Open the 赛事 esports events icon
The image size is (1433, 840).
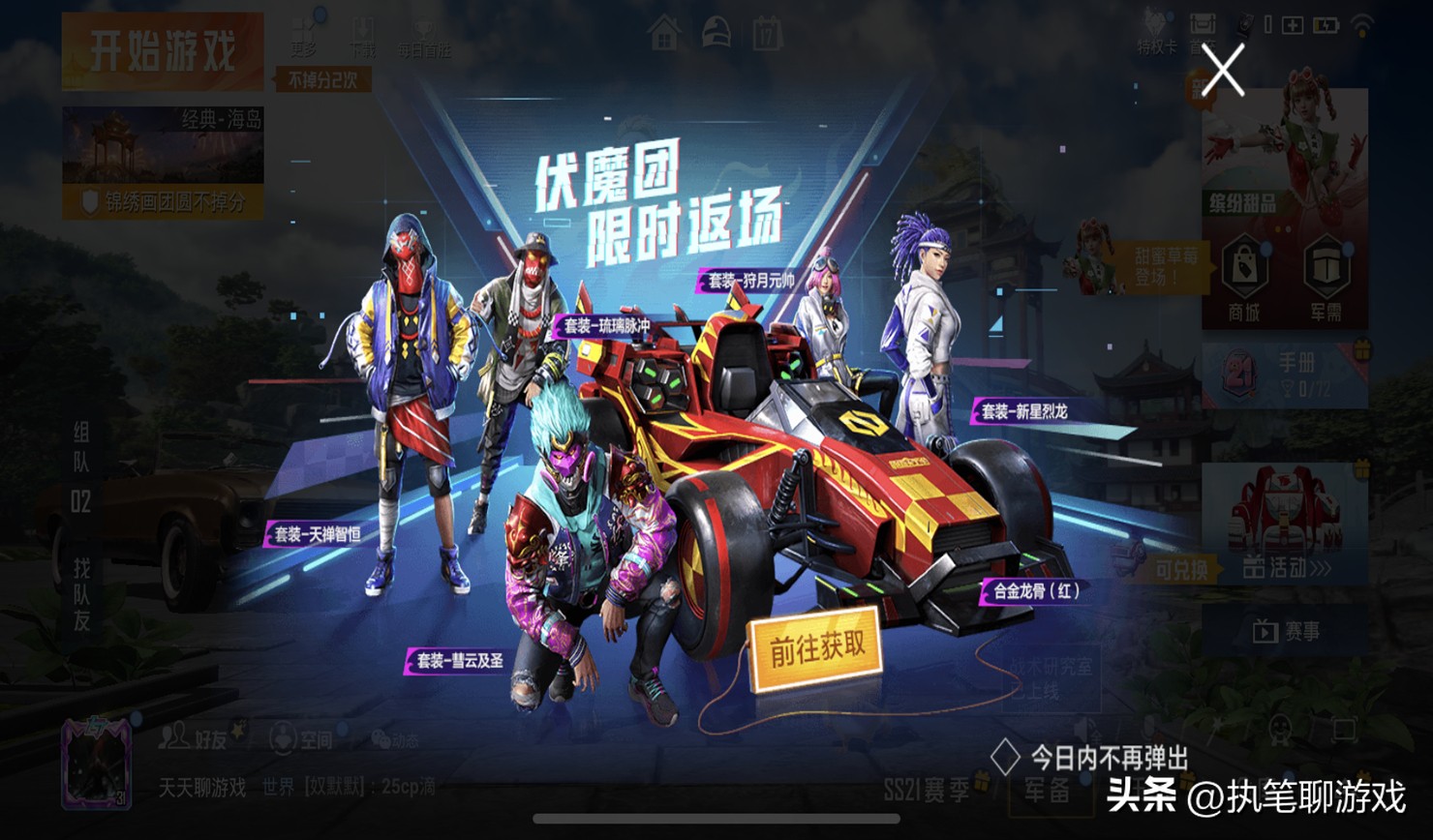pos(1288,631)
